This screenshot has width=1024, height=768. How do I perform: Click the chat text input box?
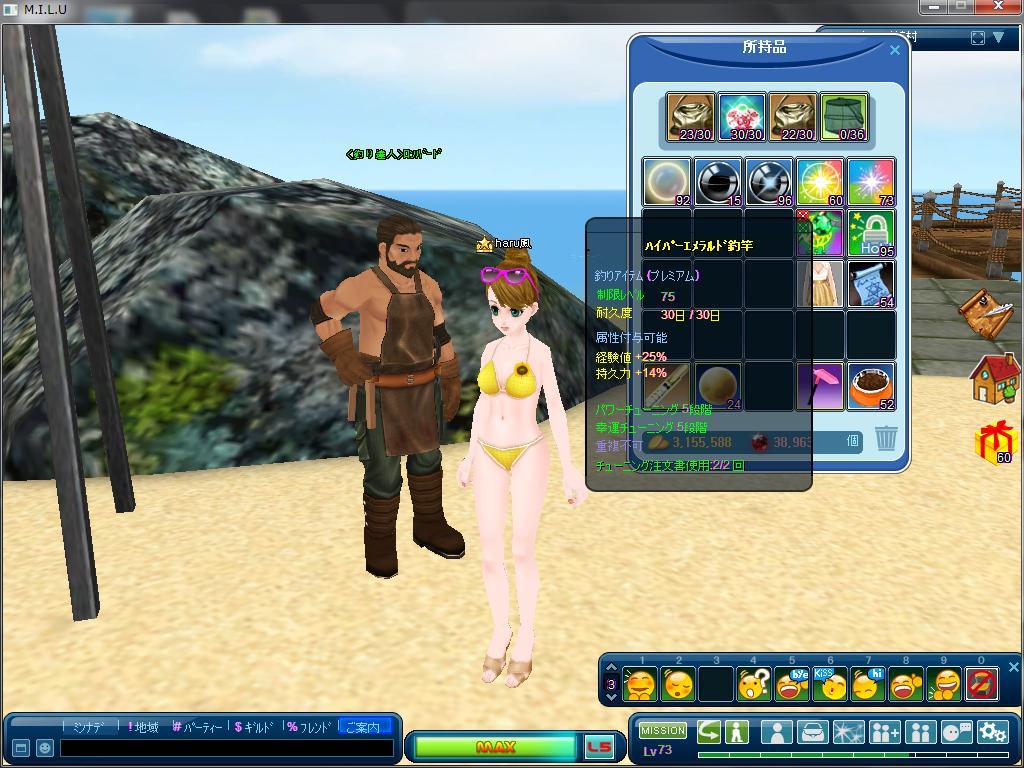click(226, 748)
